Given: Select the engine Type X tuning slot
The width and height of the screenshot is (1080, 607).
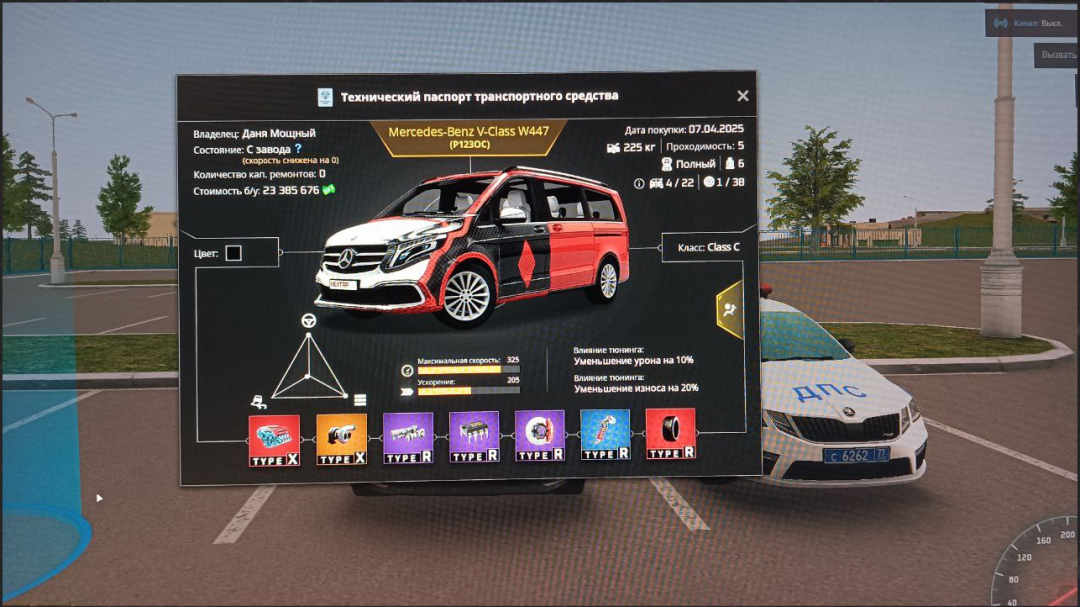Looking at the screenshot, I should [x=274, y=439].
